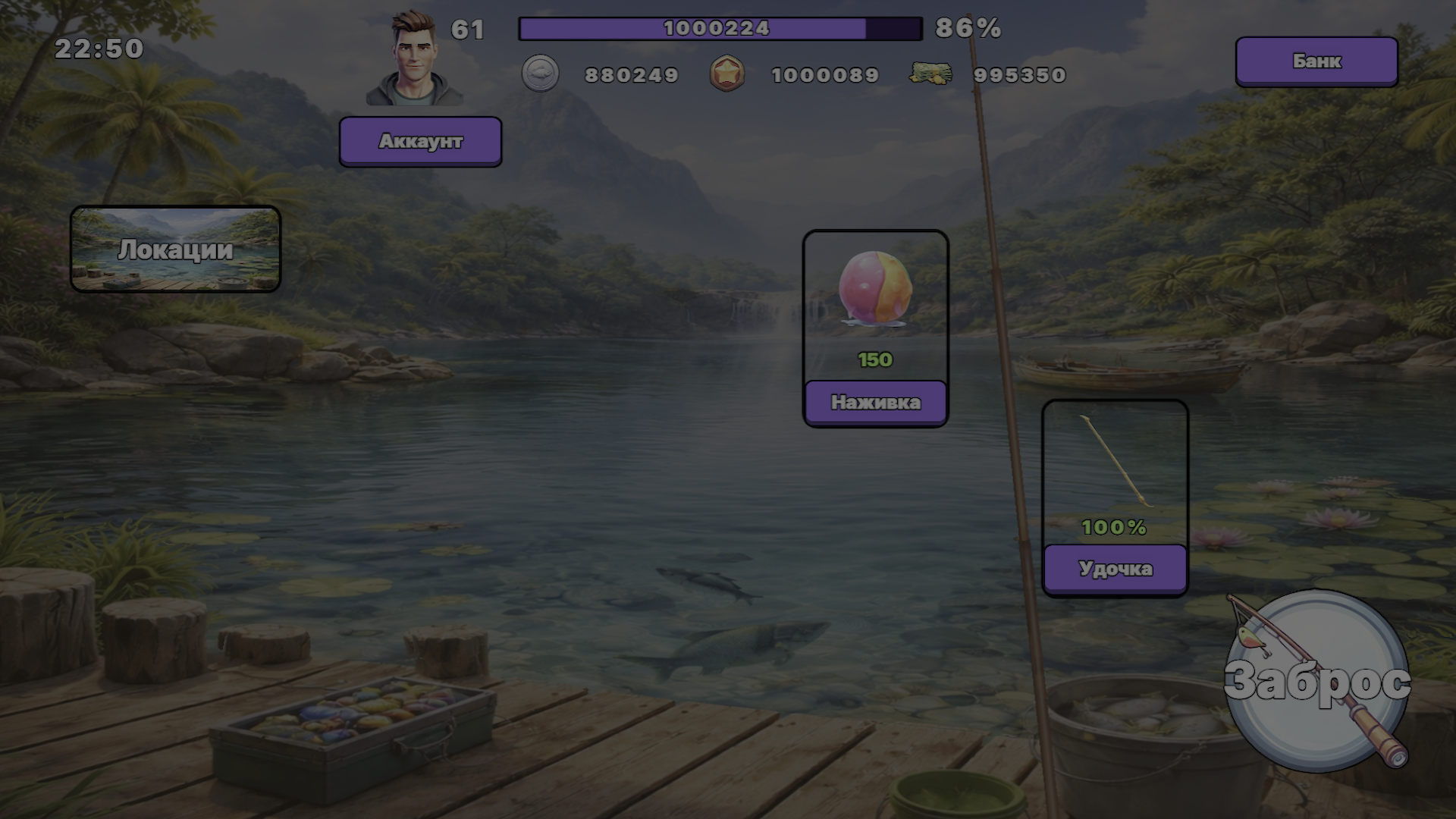Screen dimensions: 1456x819
Task: Click the banknote cash currency icon
Action: pyautogui.click(x=930, y=74)
